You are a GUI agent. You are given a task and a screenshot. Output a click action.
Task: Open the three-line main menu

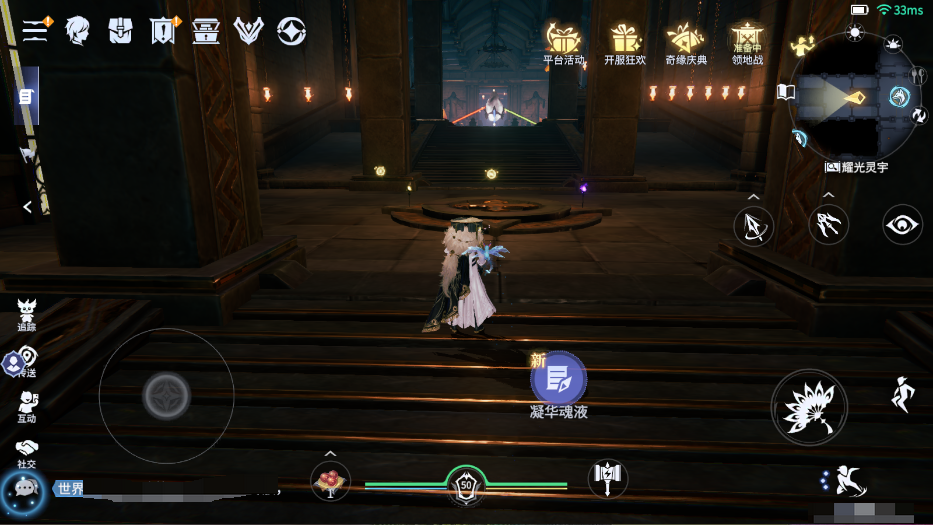point(35,30)
